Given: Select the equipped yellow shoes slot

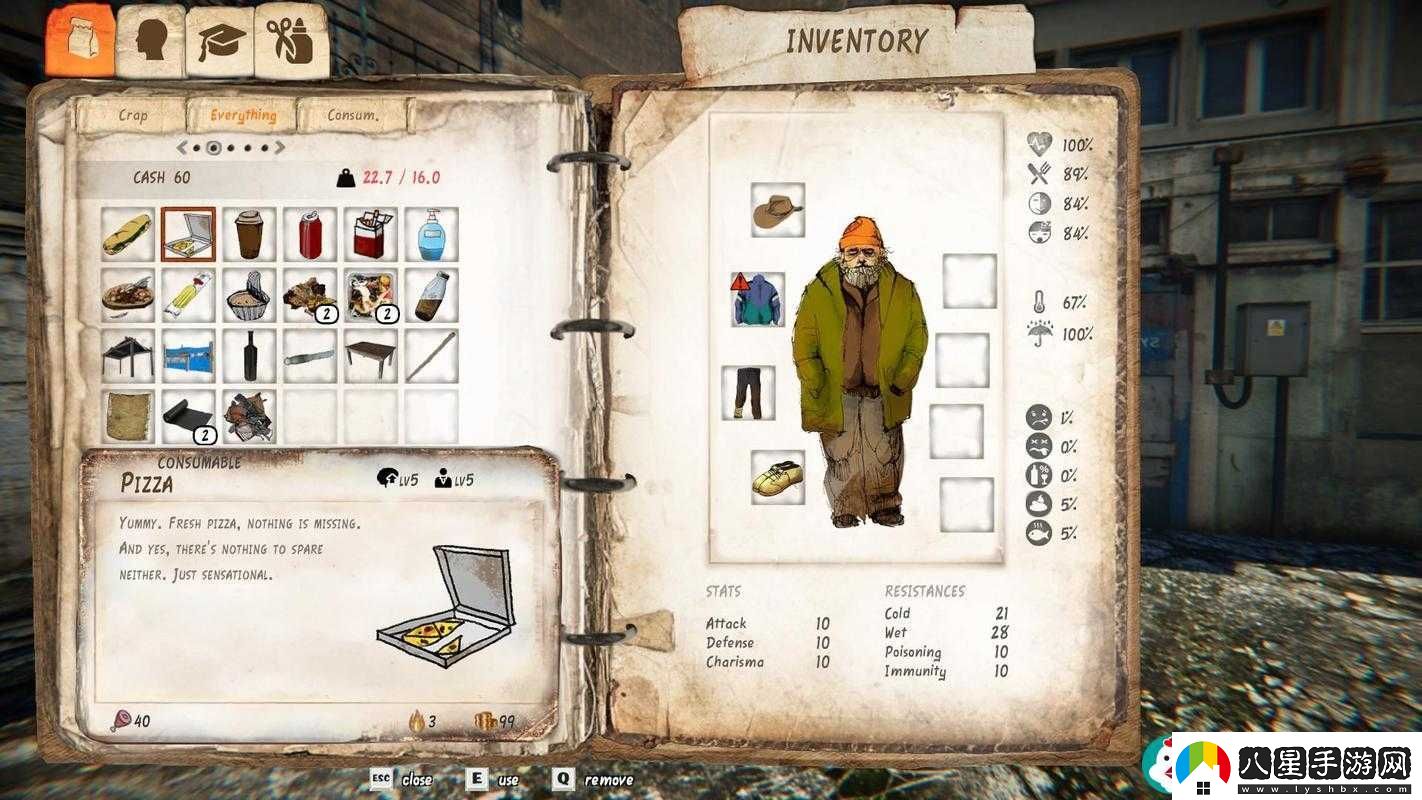Looking at the screenshot, I should pyautogui.click(x=778, y=477).
